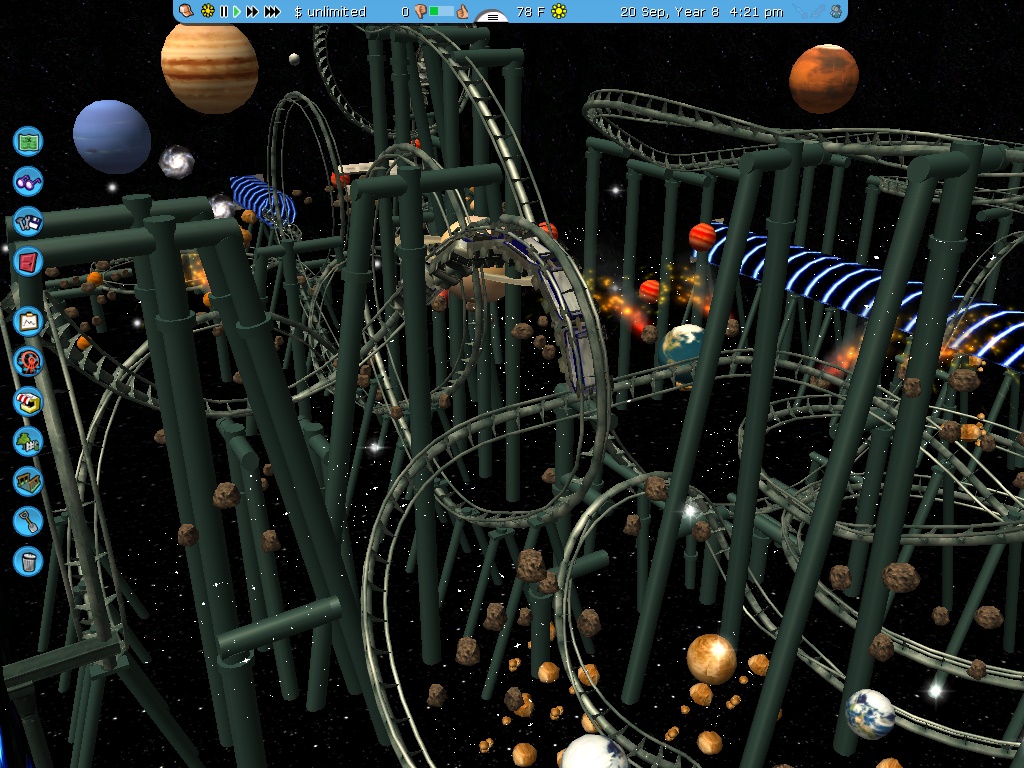The width and height of the screenshot is (1024, 768).
Task: Open the paths and fences menu
Action: [x=29, y=481]
